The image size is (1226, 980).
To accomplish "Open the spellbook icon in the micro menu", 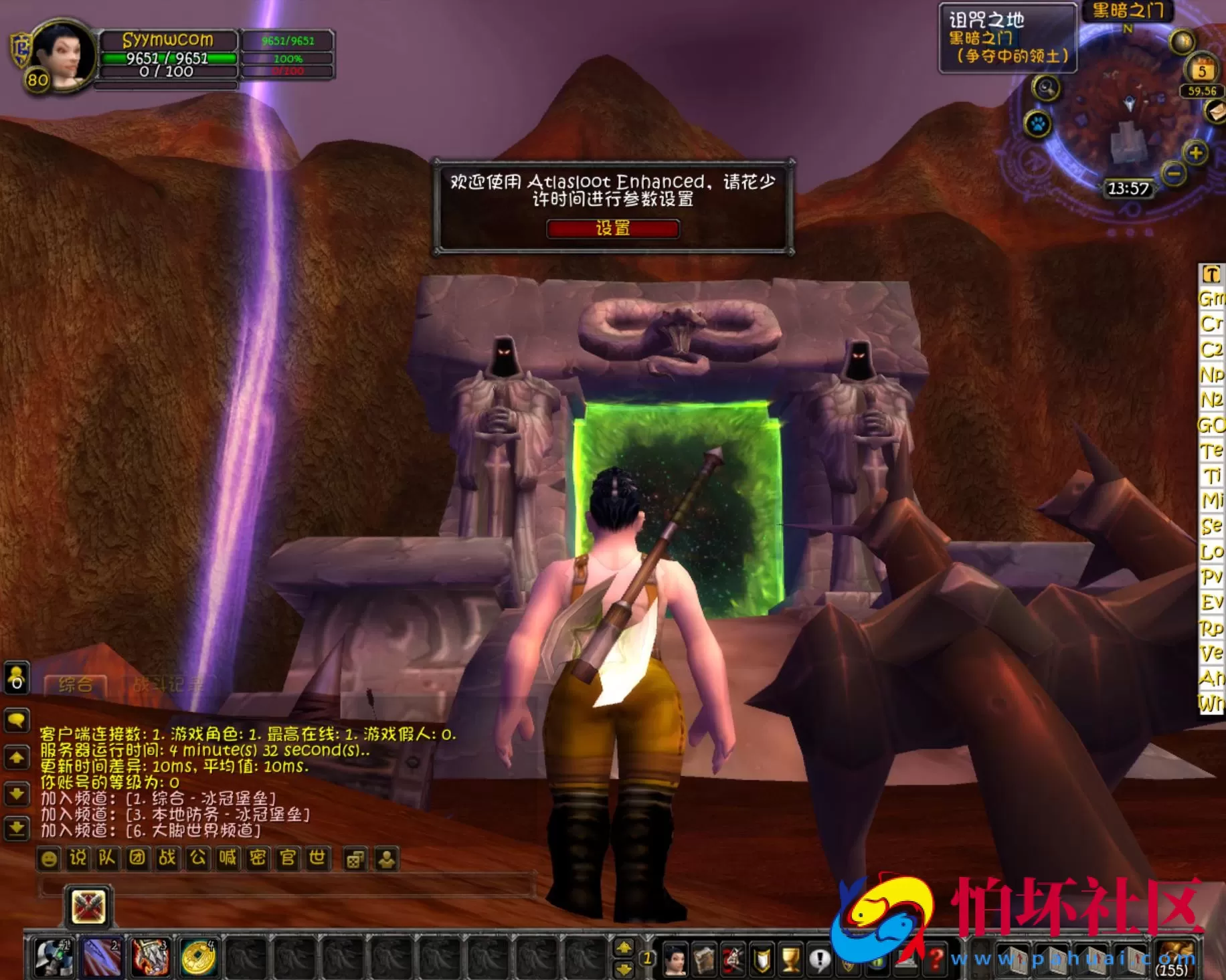I will [705, 959].
